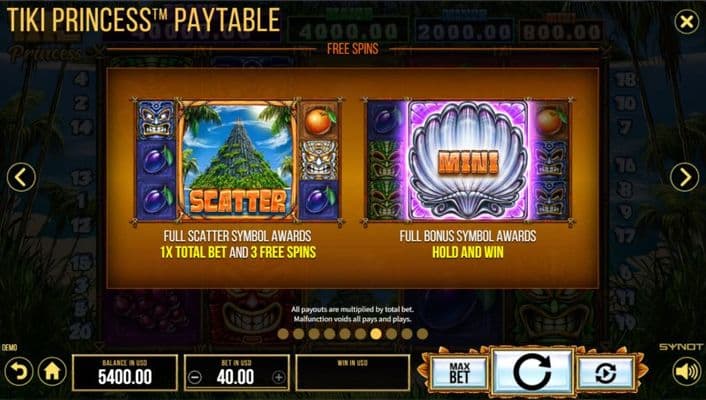The height and width of the screenshot is (400, 706).
Task: Jump to the first paytable page dot
Action: point(282,334)
